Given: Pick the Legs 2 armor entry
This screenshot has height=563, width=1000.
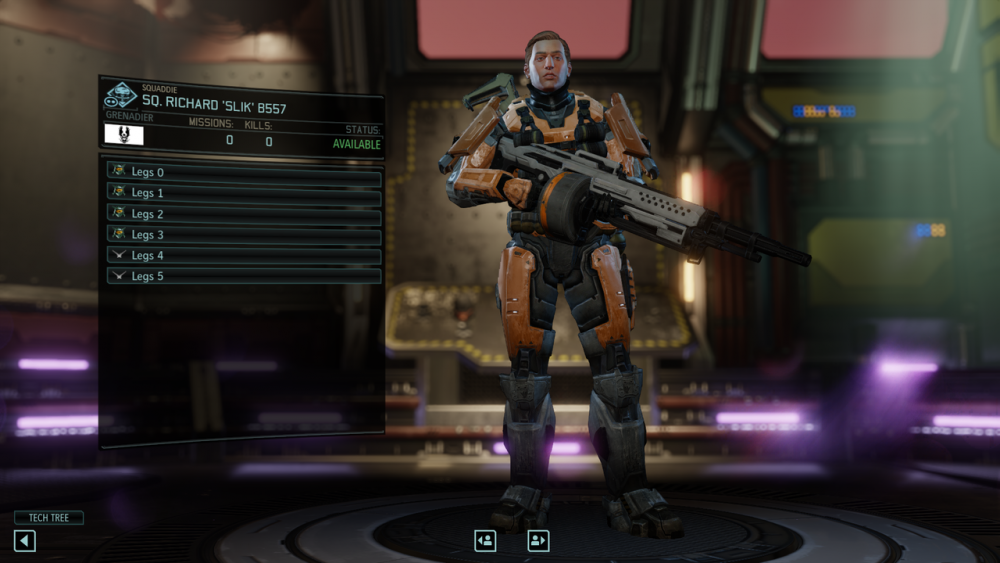Looking at the screenshot, I should [x=244, y=214].
